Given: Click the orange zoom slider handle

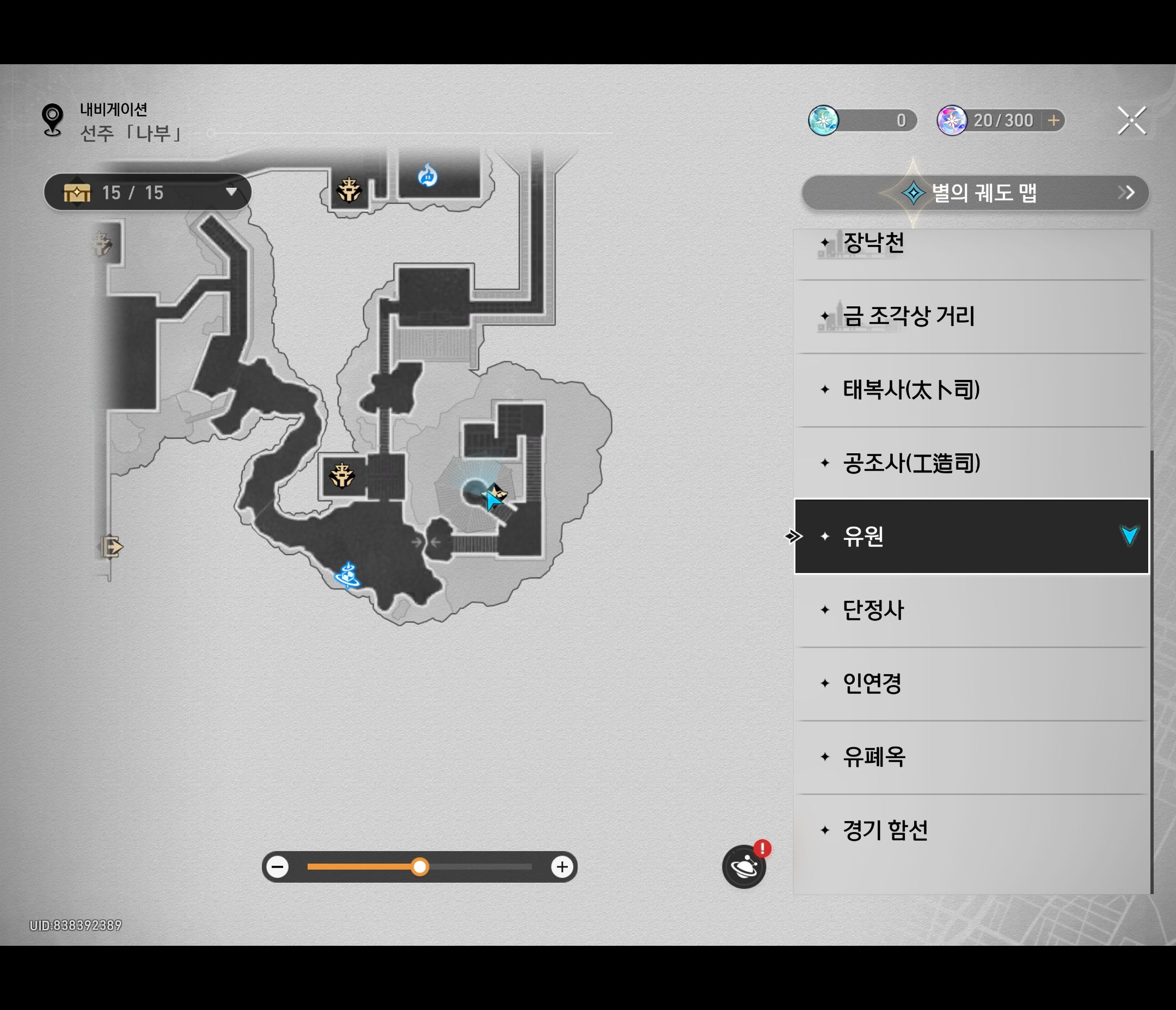Looking at the screenshot, I should tap(419, 866).
